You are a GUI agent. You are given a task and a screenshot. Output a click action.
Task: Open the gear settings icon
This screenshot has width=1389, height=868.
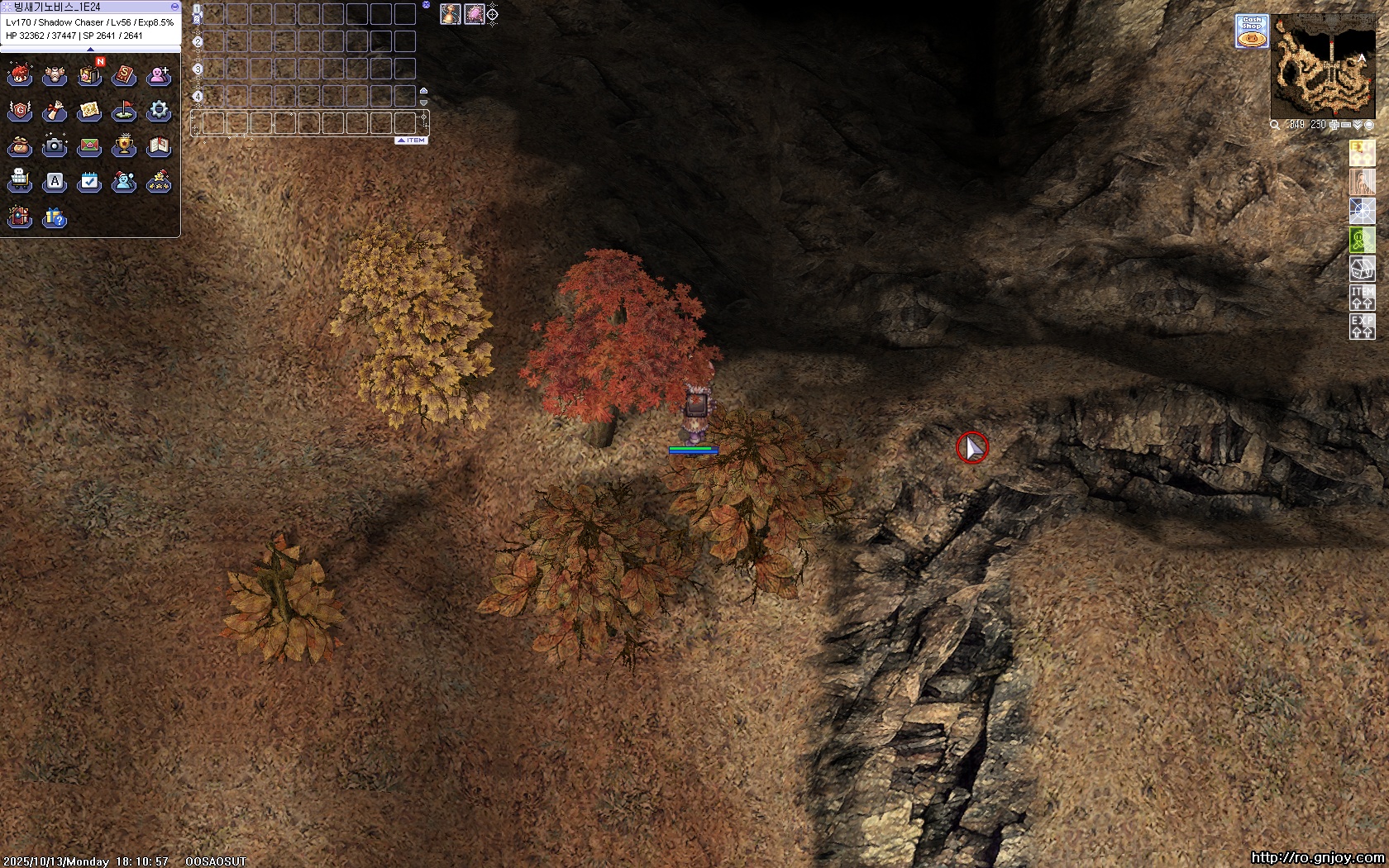[159, 111]
